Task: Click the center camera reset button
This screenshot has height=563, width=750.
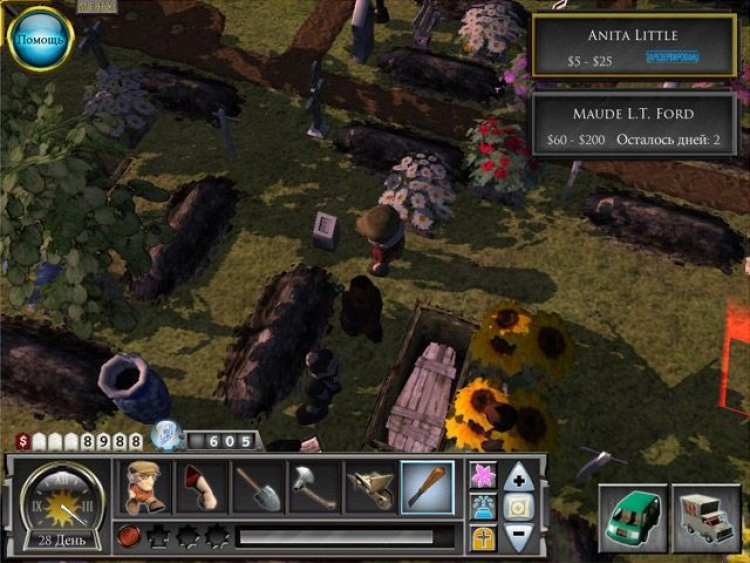Action: (518, 507)
